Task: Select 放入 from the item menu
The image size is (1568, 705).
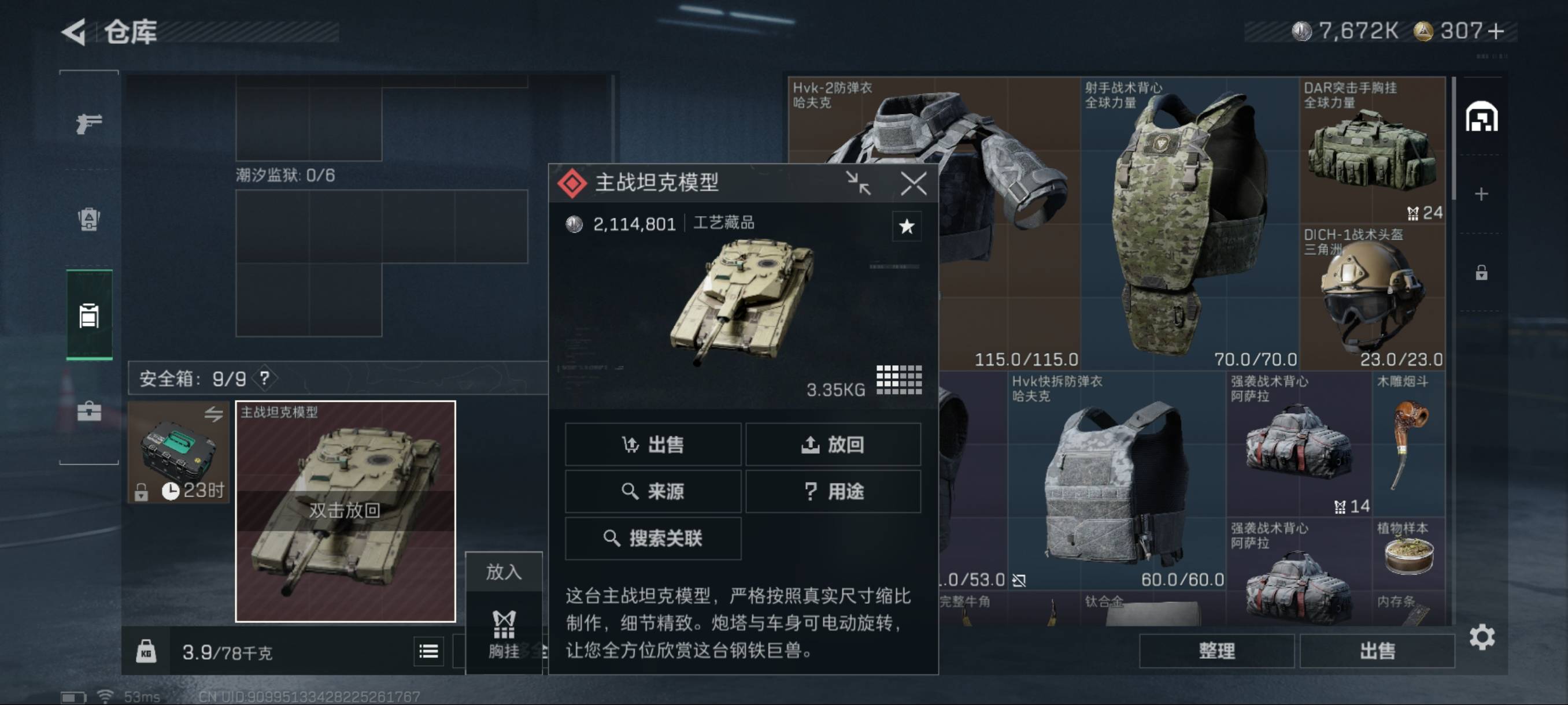Action: (504, 573)
